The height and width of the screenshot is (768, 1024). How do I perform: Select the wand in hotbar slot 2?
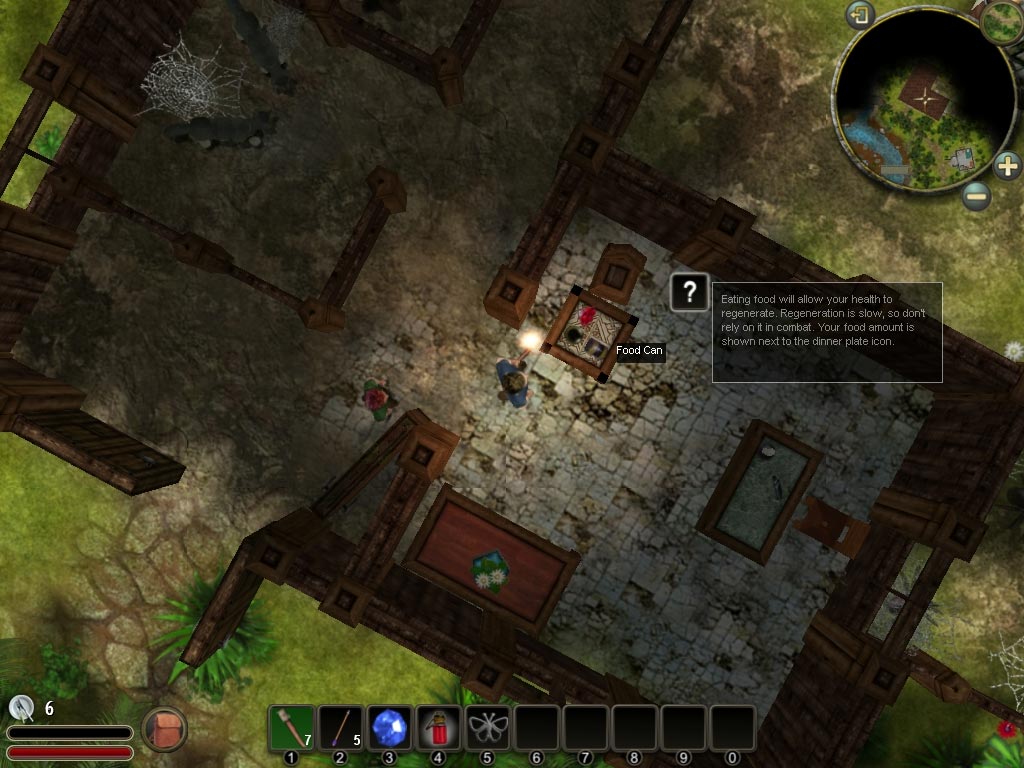(x=341, y=728)
